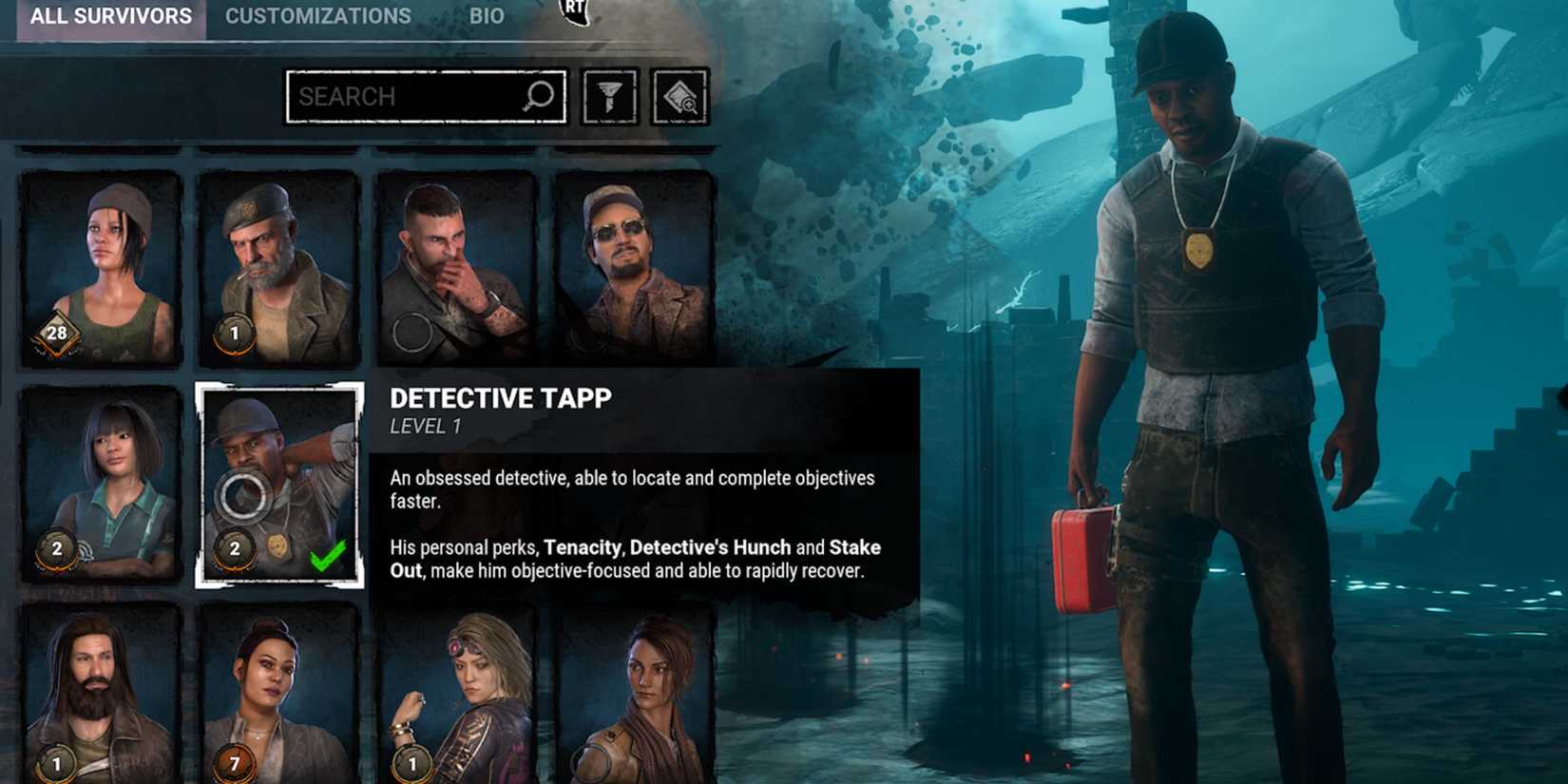Open the BIO tab

point(488,16)
